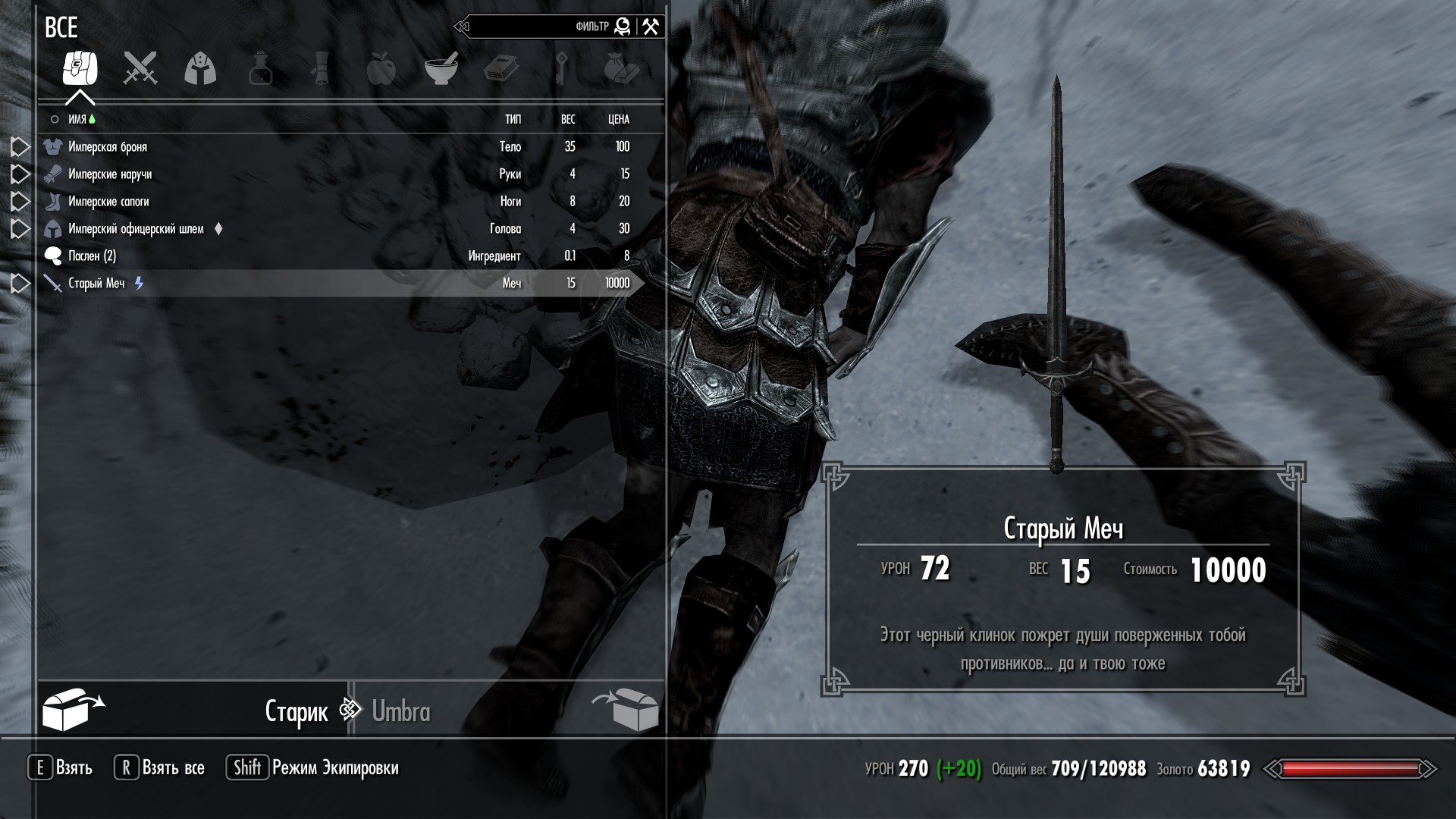Open the books category tab
The width and height of the screenshot is (1456, 819).
(500, 69)
